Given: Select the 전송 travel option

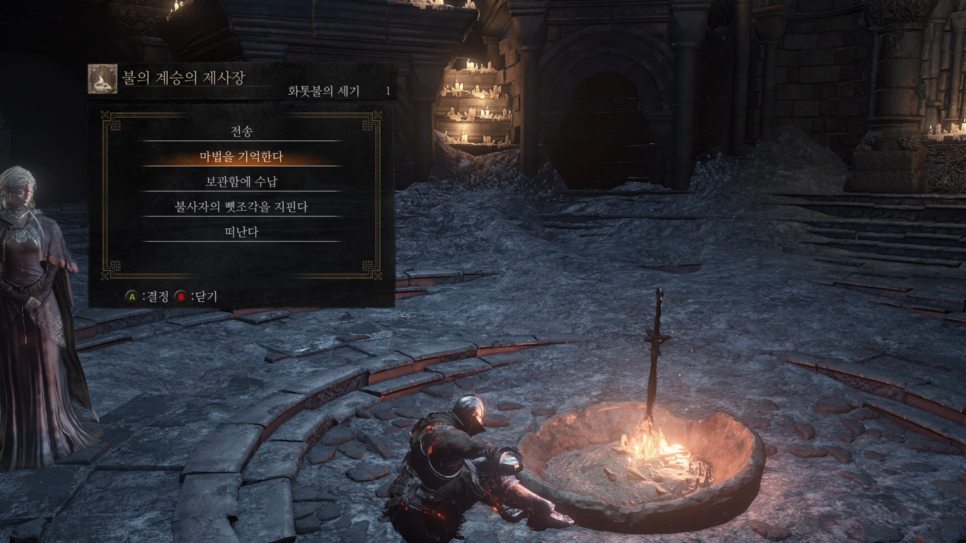Looking at the screenshot, I should [x=241, y=132].
